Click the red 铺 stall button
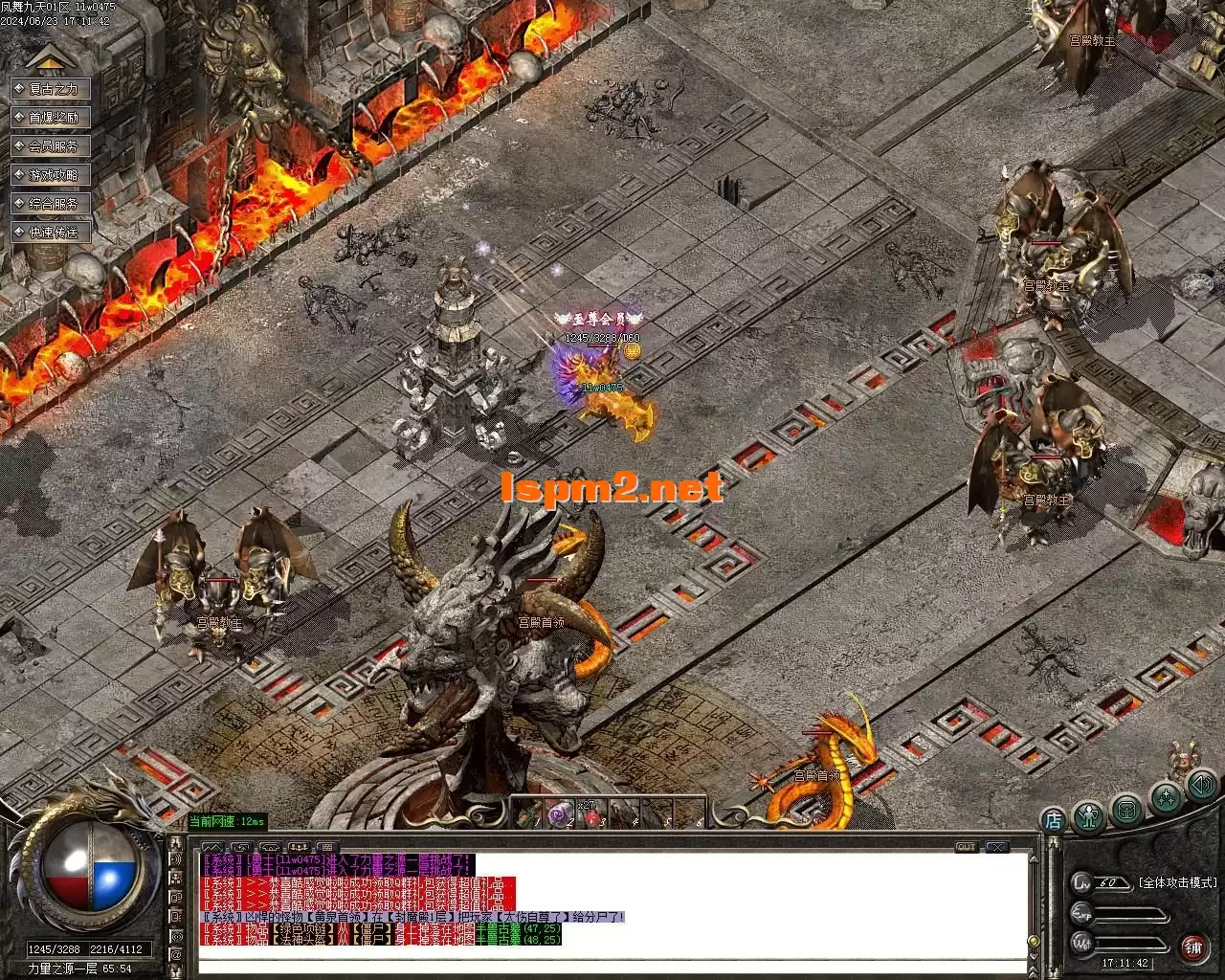Screen dimensions: 1225x980 tap(1193, 947)
